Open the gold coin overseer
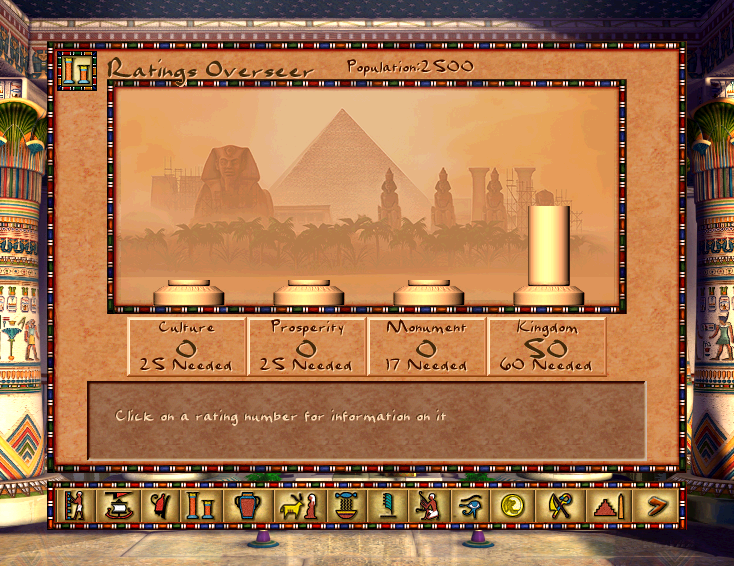734x566 pixels. click(x=513, y=505)
